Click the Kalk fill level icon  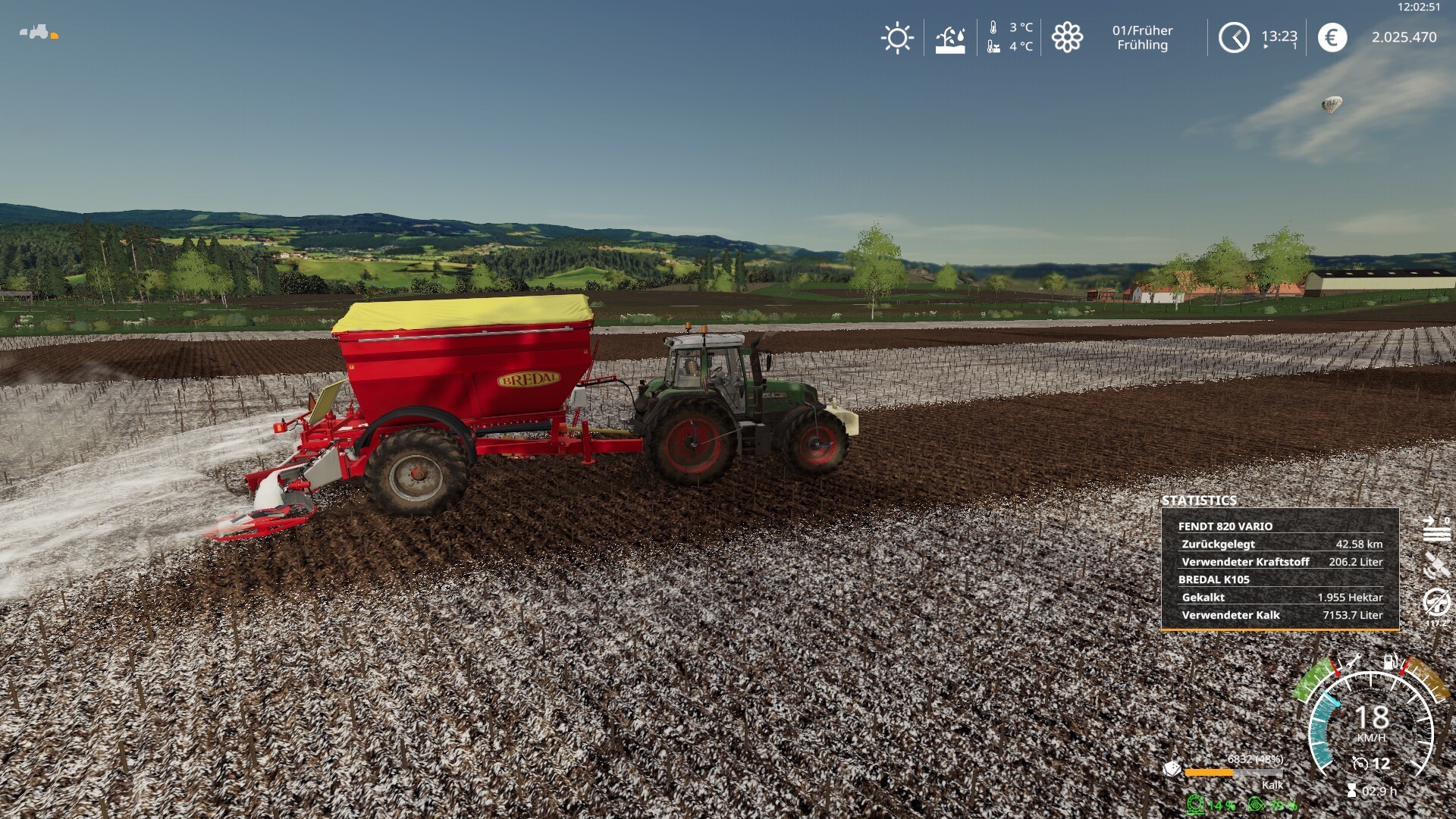click(1172, 770)
